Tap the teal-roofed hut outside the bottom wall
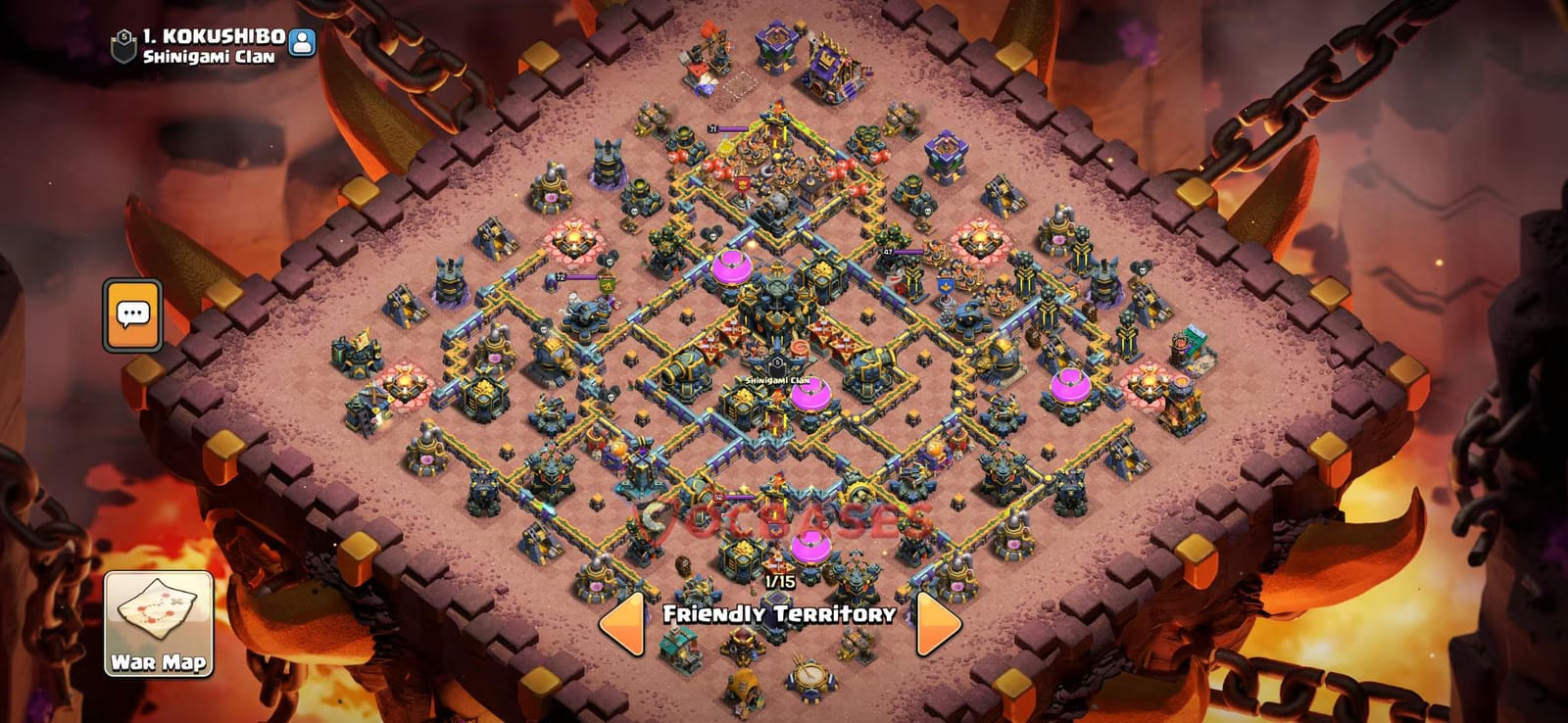This screenshot has height=723, width=1568. coord(676,647)
